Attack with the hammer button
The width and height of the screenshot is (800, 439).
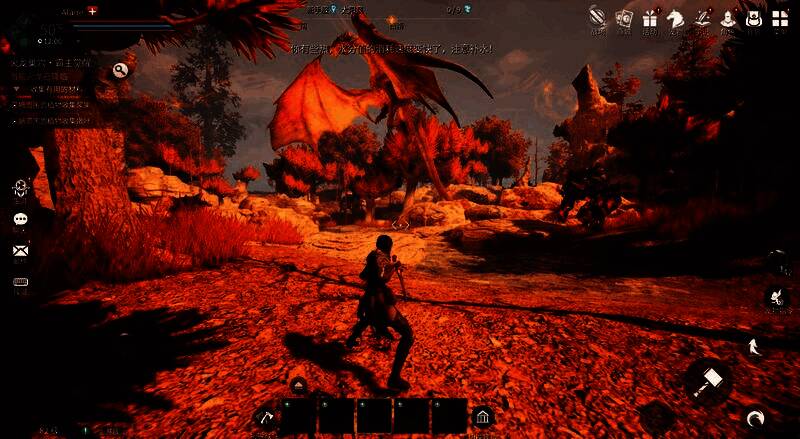point(709,381)
